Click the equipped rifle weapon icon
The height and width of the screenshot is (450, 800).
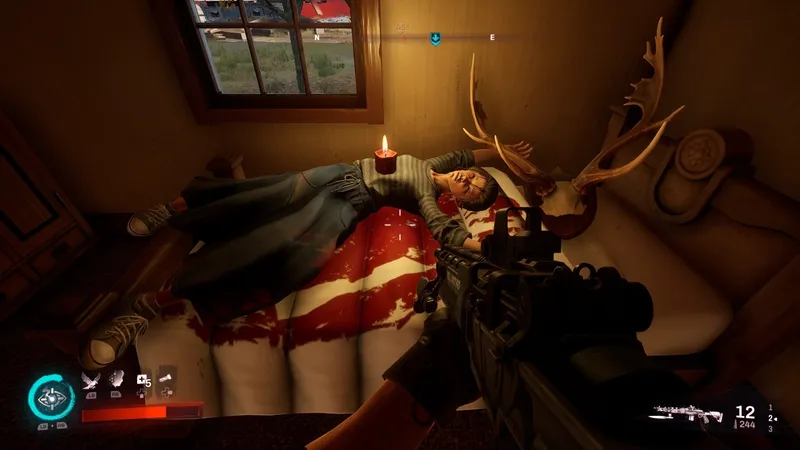click(x=689, y=412)
